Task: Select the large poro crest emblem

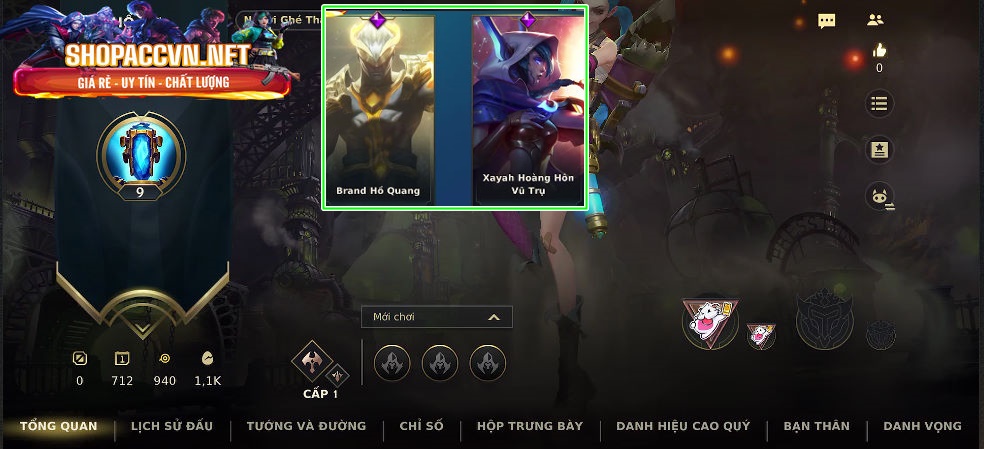Action: pyautogui.click(x=709, y=321)
